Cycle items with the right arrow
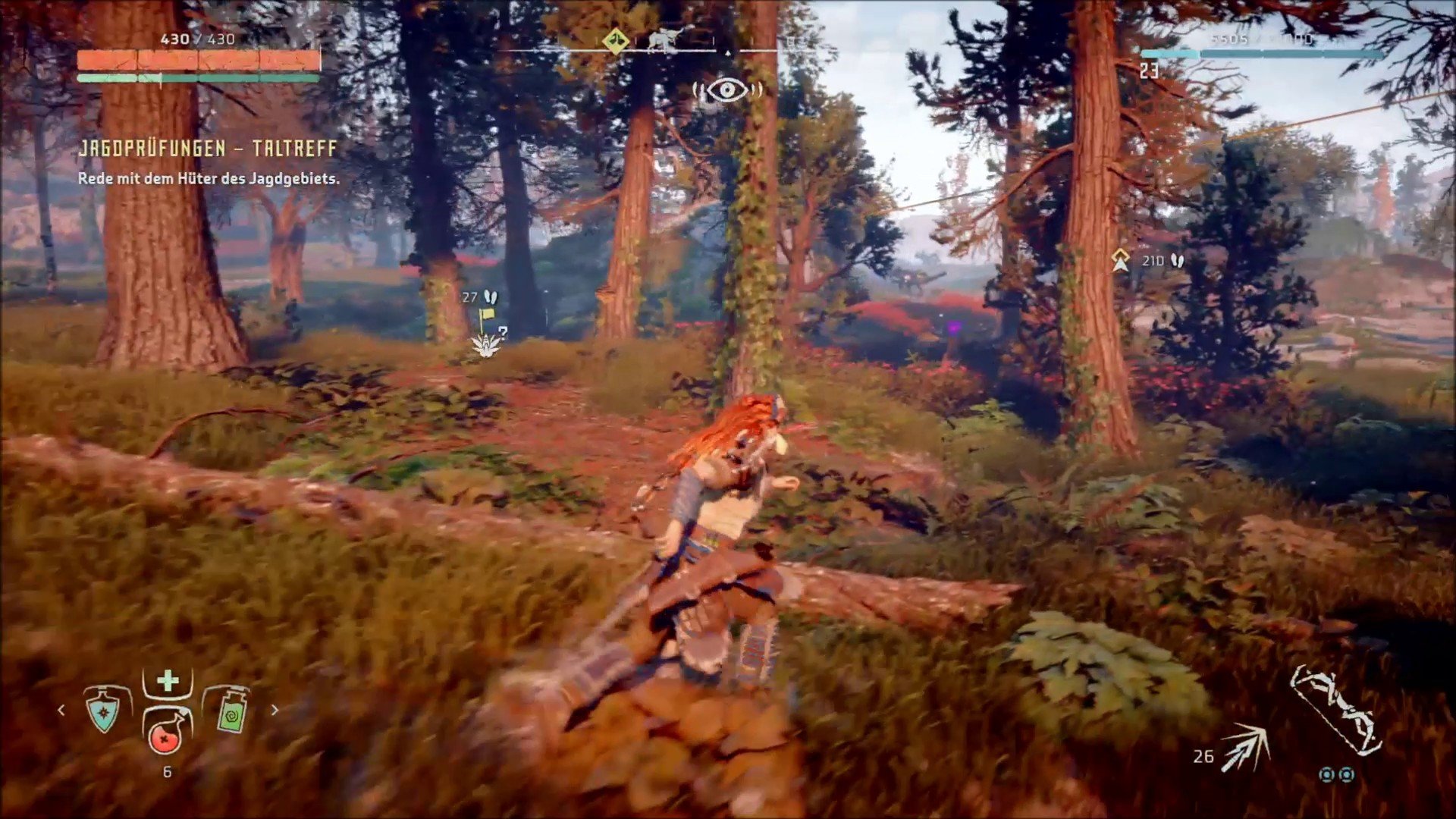Image resolution: width=1456 pixels, height=819 pixels. (275, 711)
